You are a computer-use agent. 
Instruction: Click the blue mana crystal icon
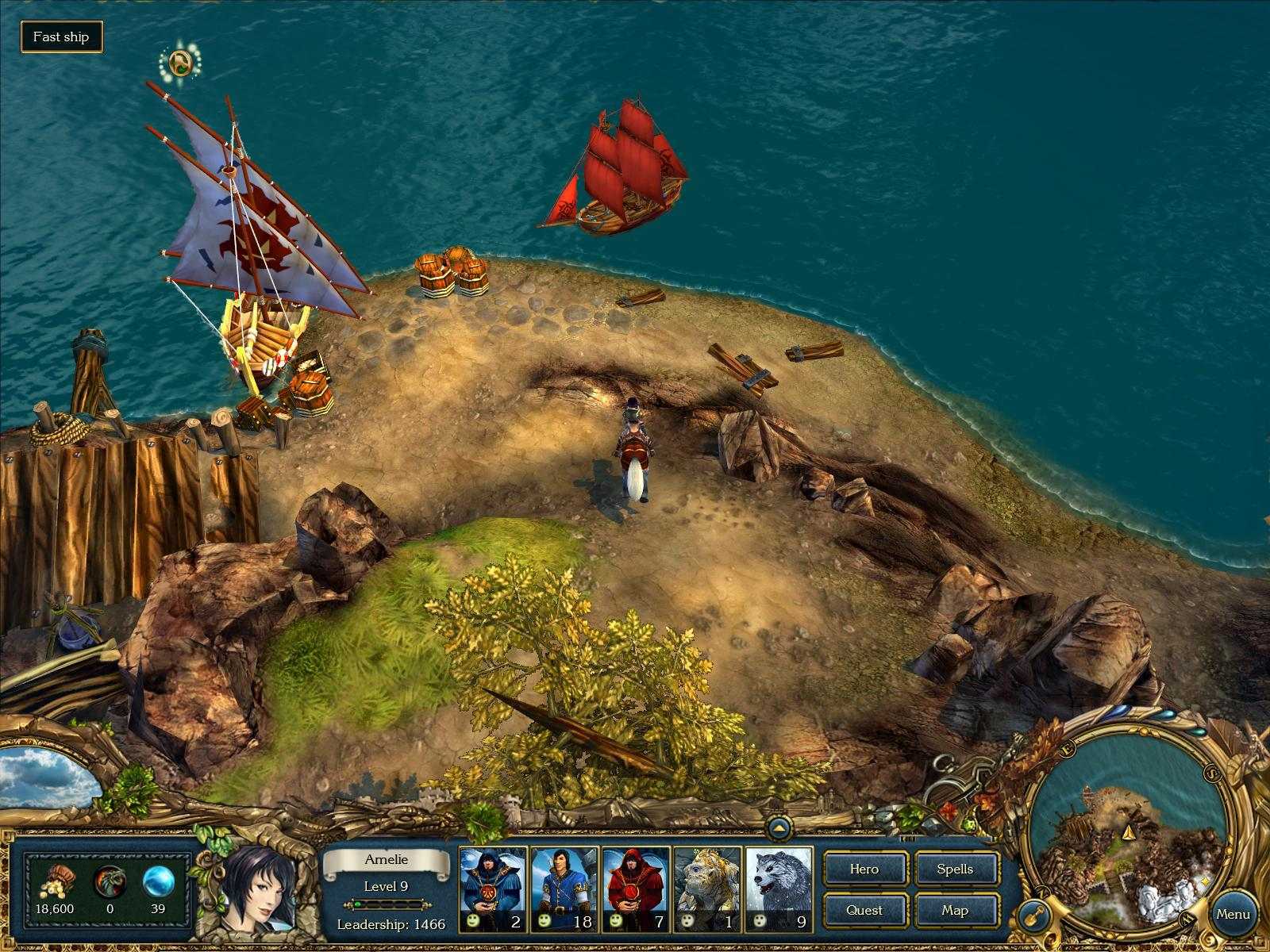[157, 883]
